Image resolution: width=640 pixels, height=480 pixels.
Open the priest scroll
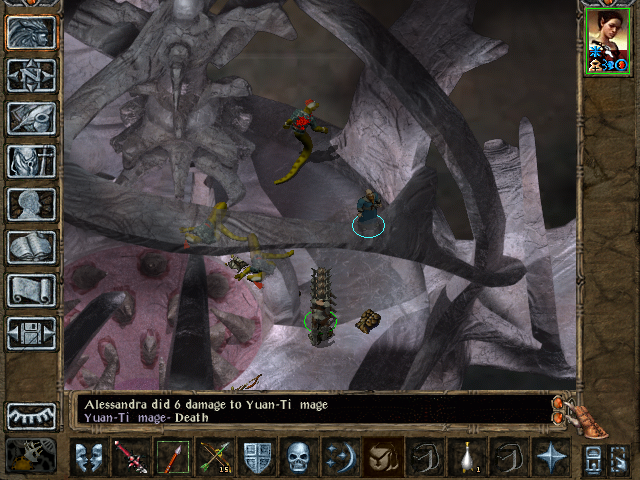click(31, 290)
